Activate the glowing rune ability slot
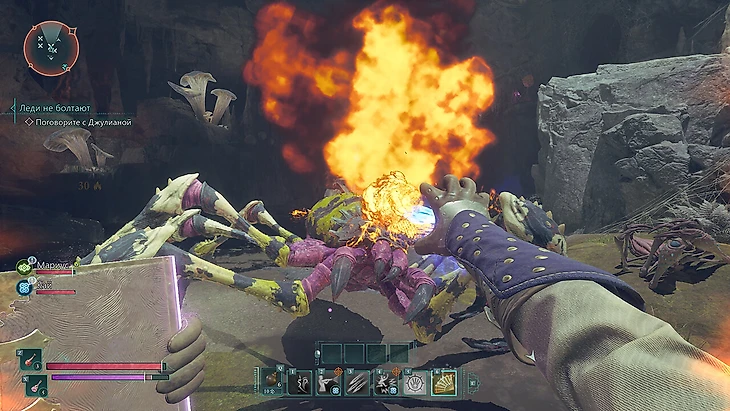Viewport: 730px width, 411px height. (x=299, y=381)
